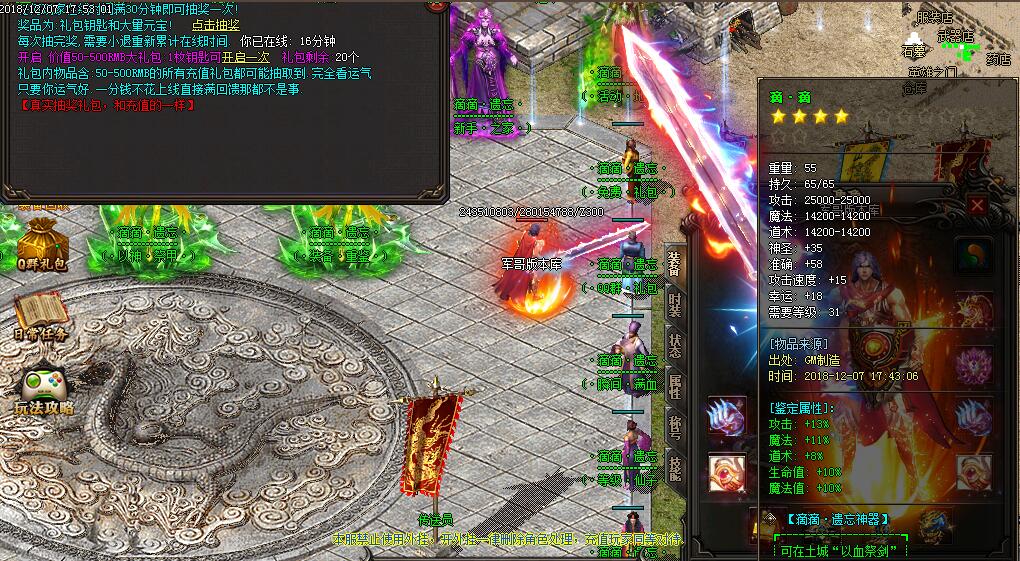Image resolution: width=1020 pixels, height=561 pixels.
Task: View the 属性 attributes tab
Action: click(x=676, y=386)
